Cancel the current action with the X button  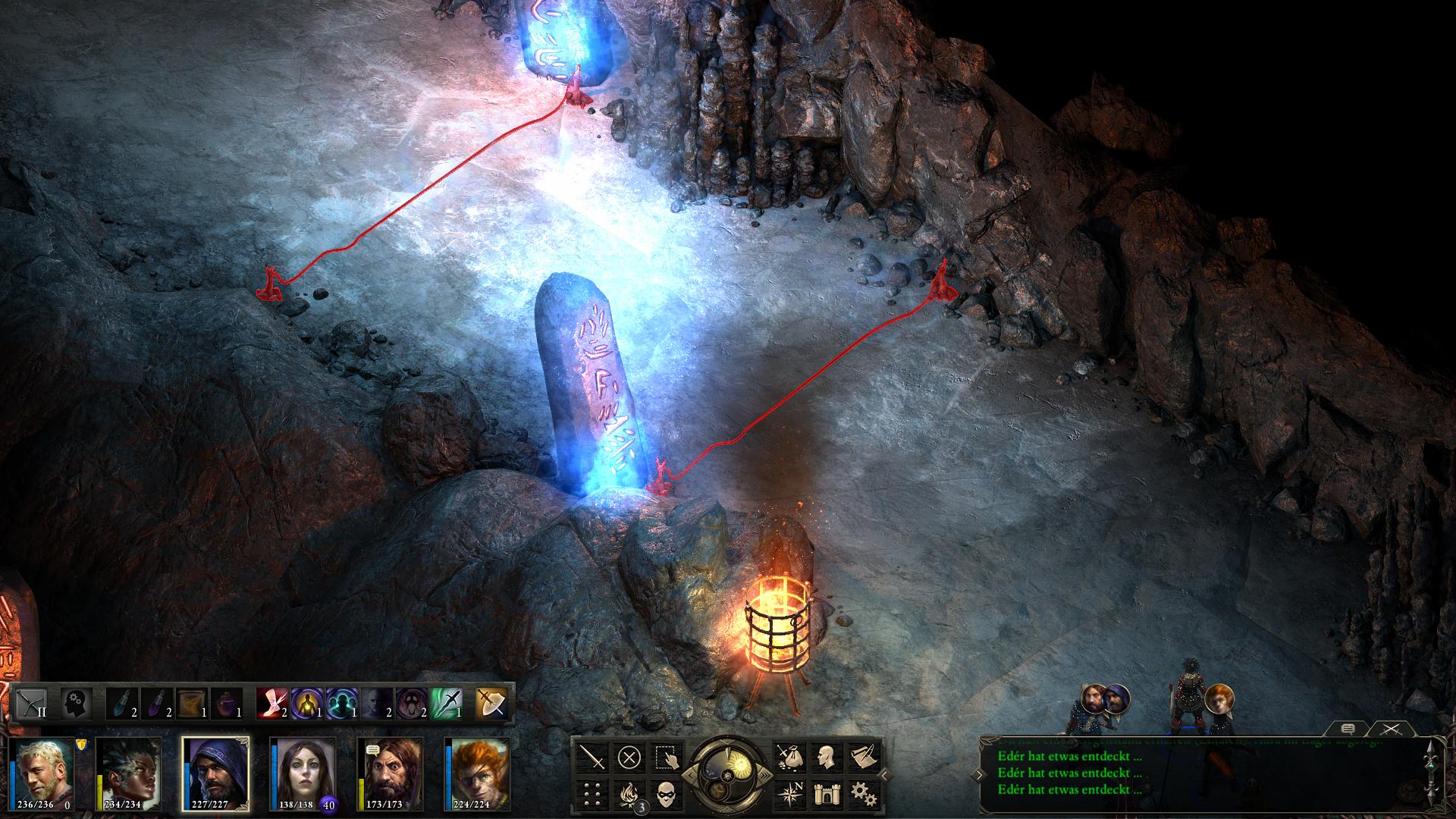click(x=629, y=757)
